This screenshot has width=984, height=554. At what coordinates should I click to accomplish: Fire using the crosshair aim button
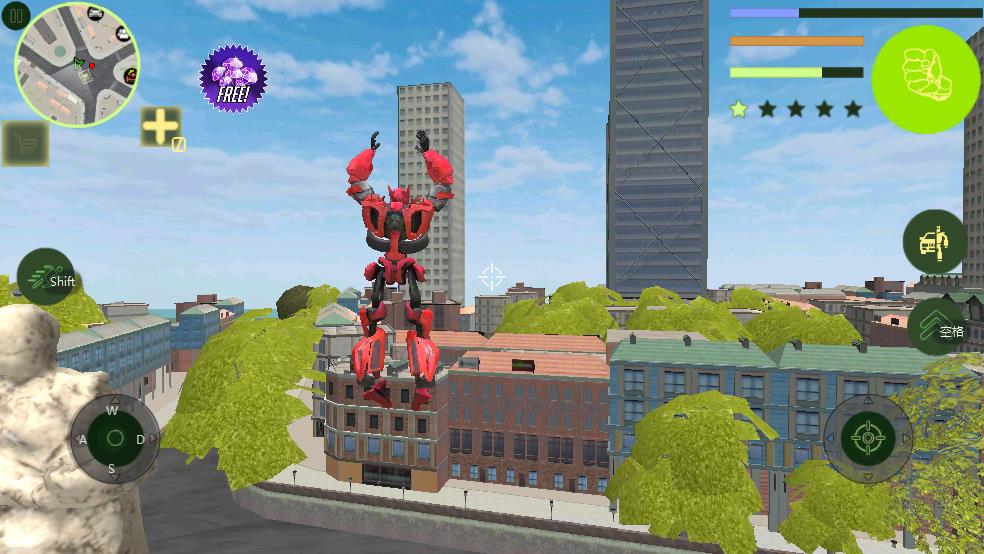pyautogui.click(x=867, y=438)
